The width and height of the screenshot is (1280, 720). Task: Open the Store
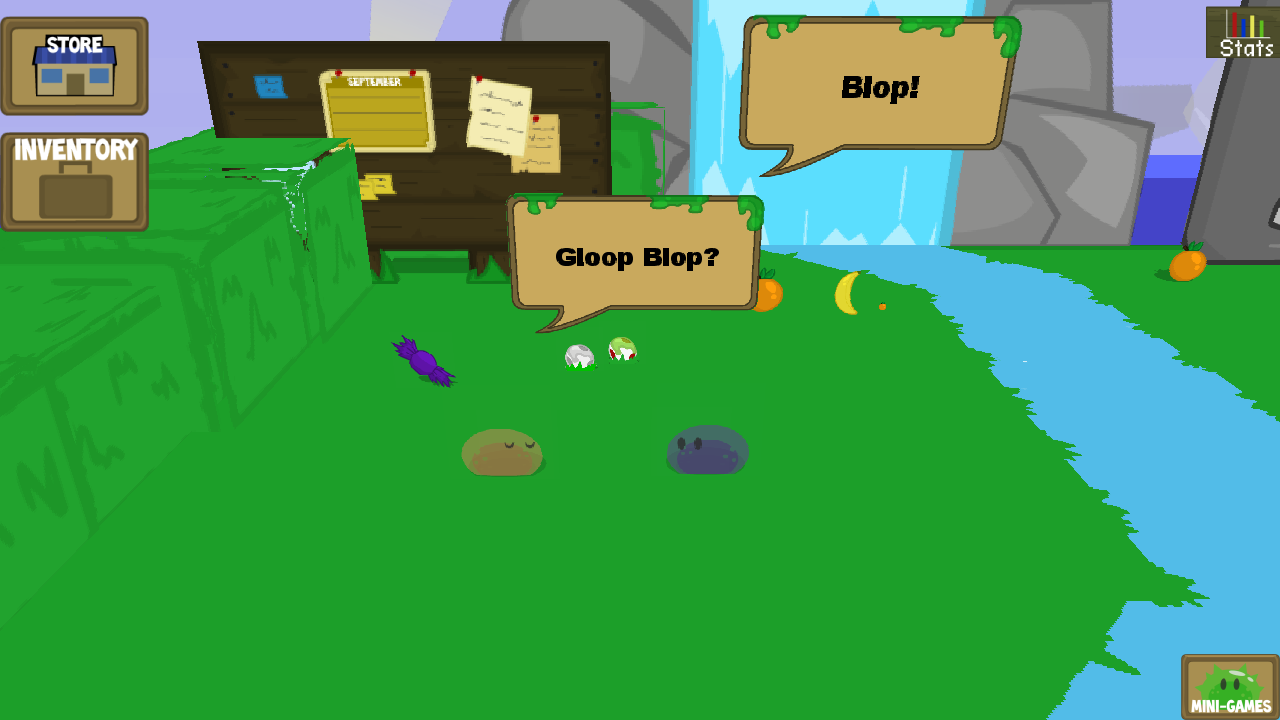74,64
